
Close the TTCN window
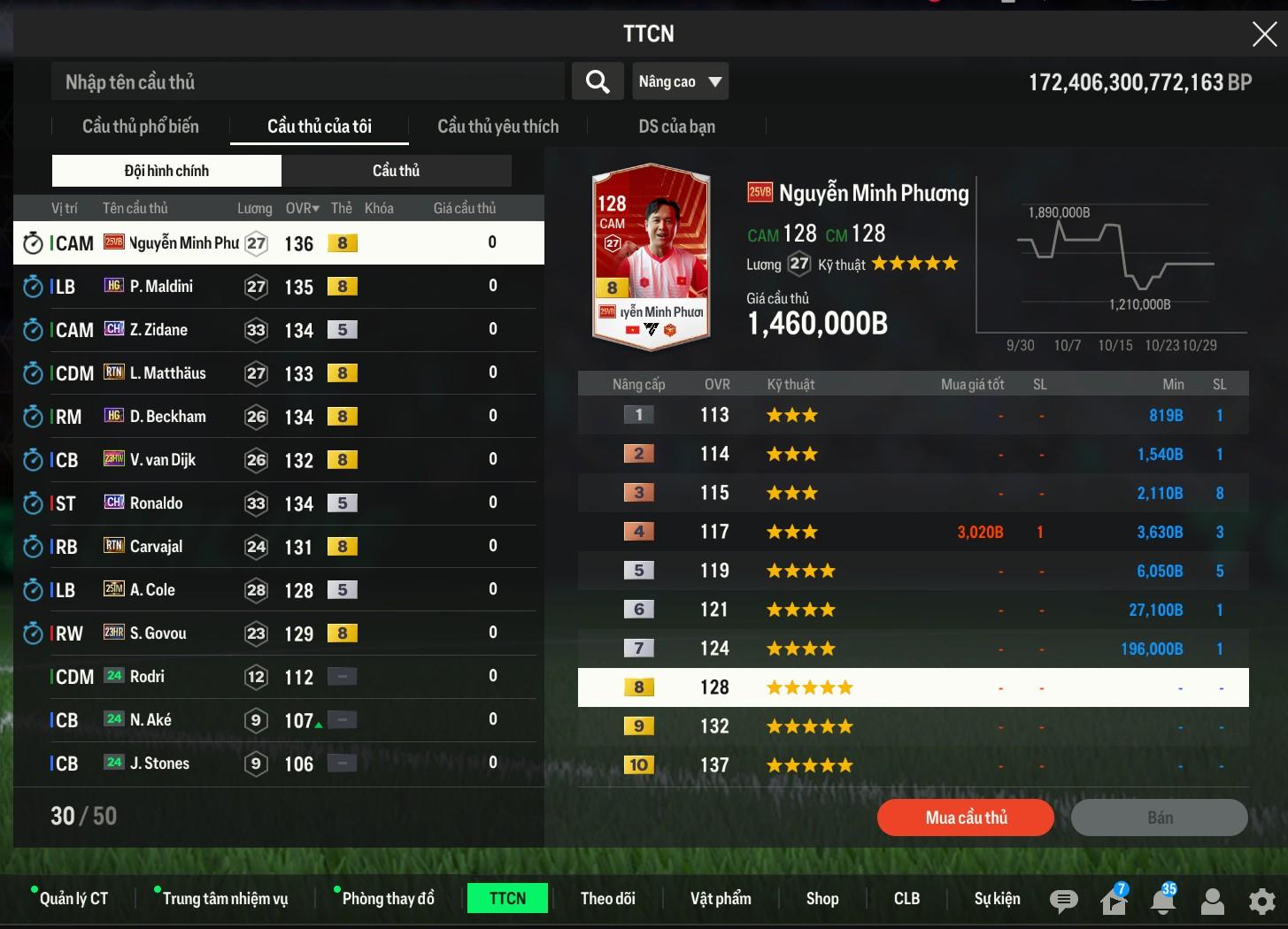[1264, 34]
